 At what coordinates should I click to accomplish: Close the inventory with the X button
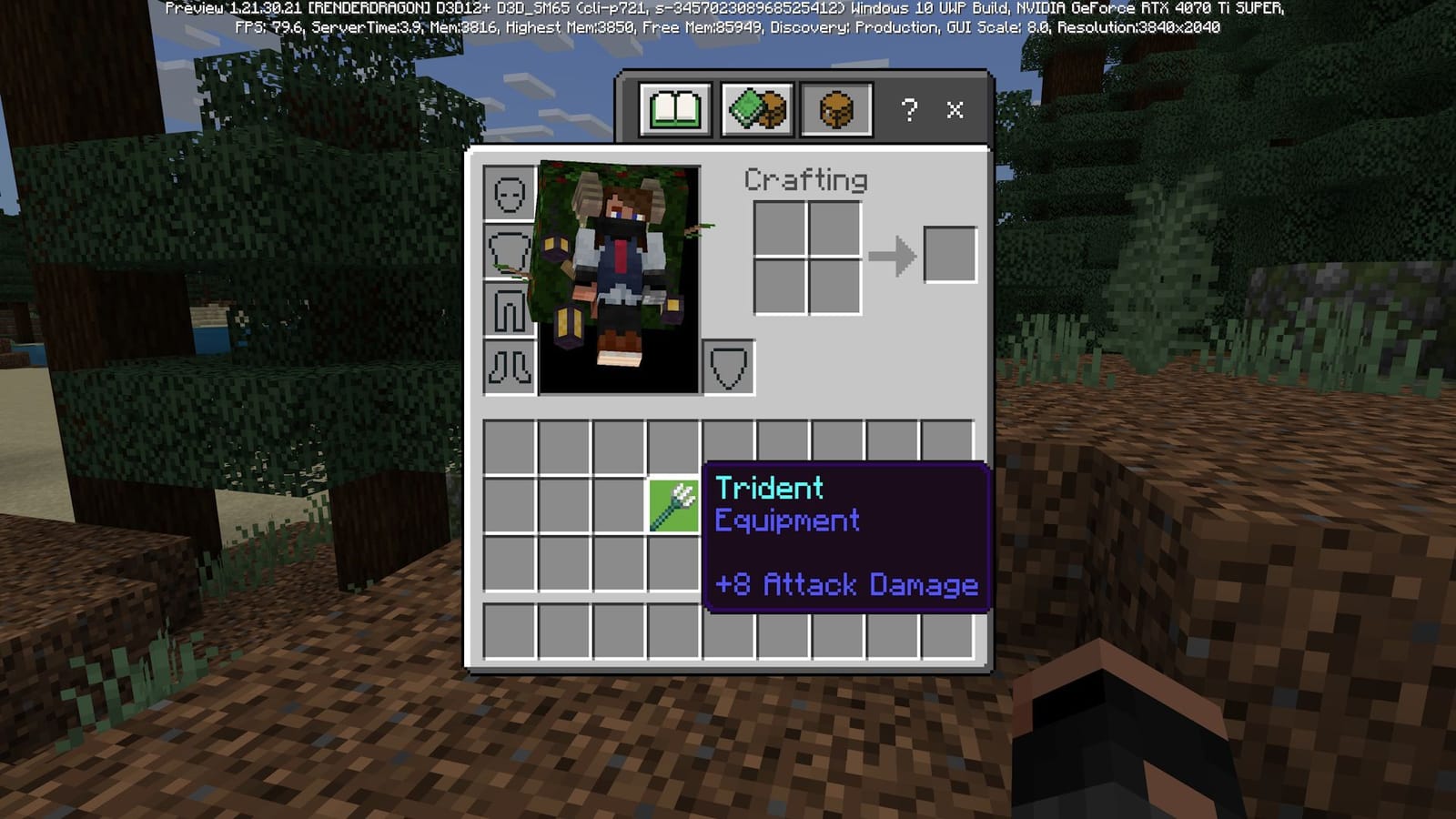coord(954,110)
